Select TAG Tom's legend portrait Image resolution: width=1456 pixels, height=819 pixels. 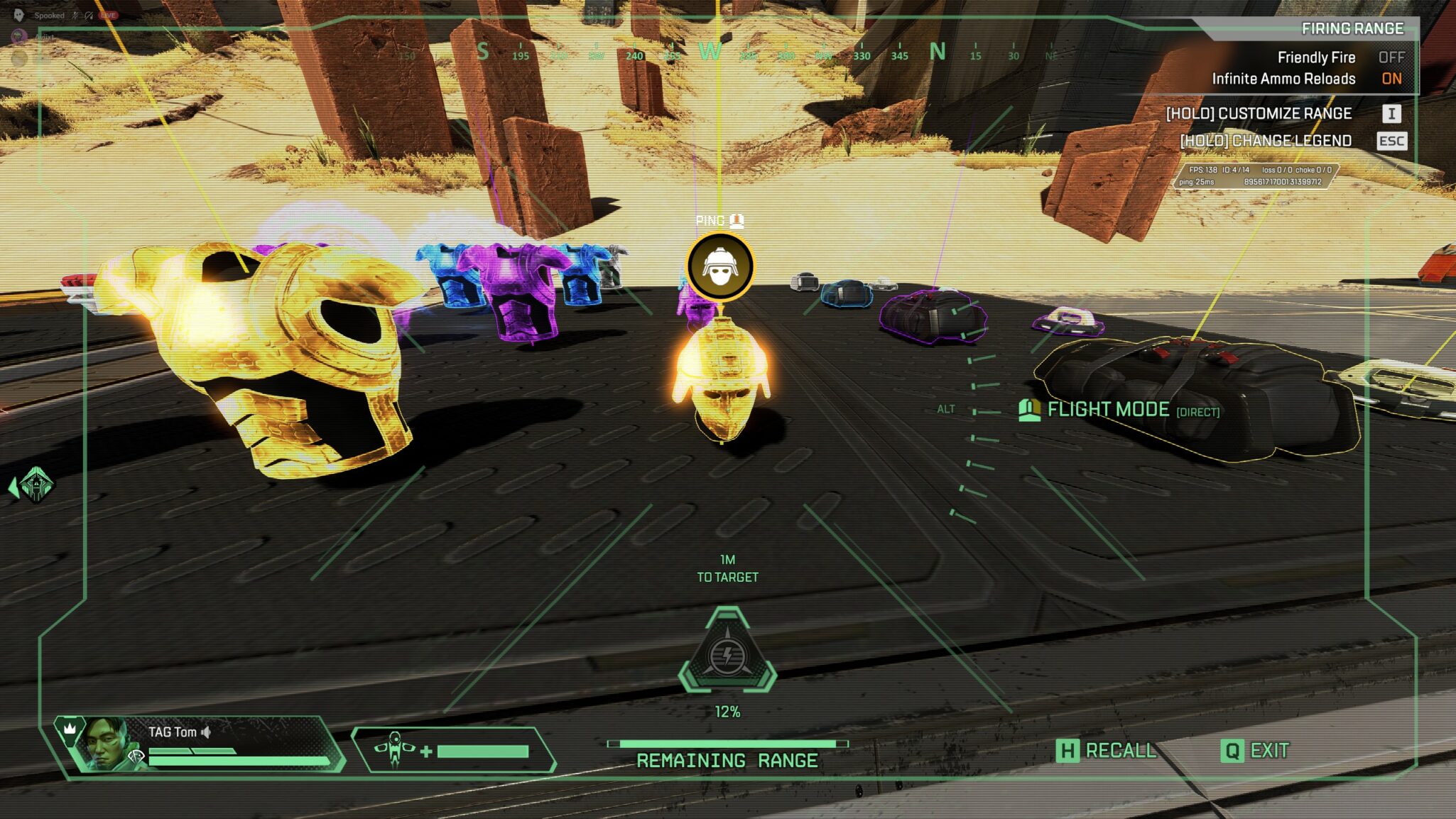click(x=104, y=743)
